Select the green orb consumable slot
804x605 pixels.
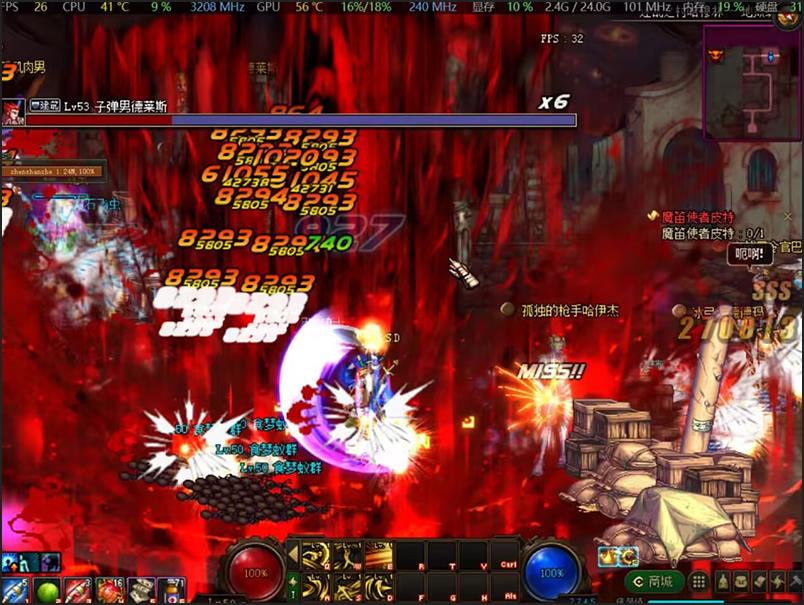click(x=47, y=590)
